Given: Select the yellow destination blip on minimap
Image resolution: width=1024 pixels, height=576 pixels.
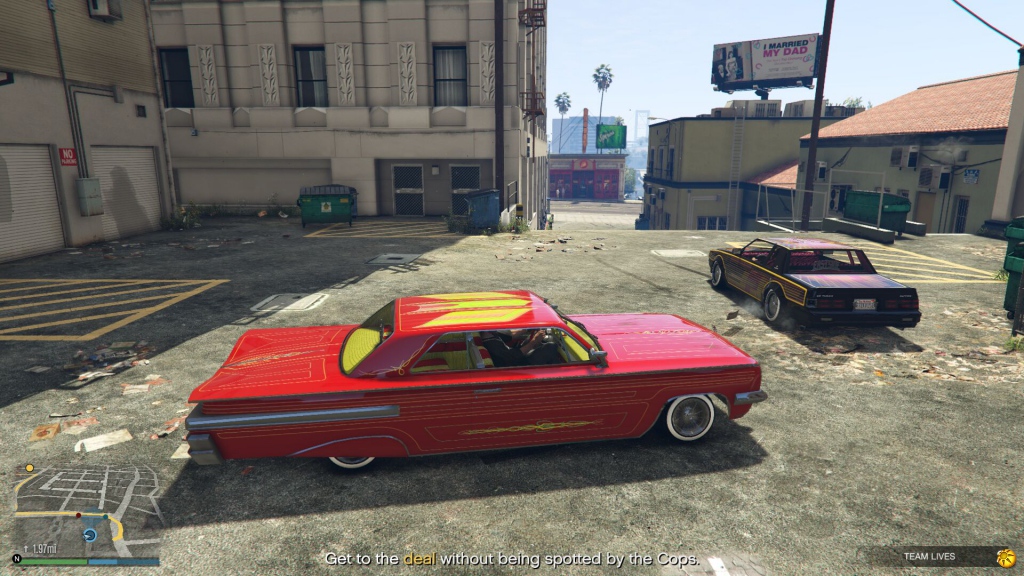Looking at the screenshot, I should pyautogui.click(x=30, y=467).
